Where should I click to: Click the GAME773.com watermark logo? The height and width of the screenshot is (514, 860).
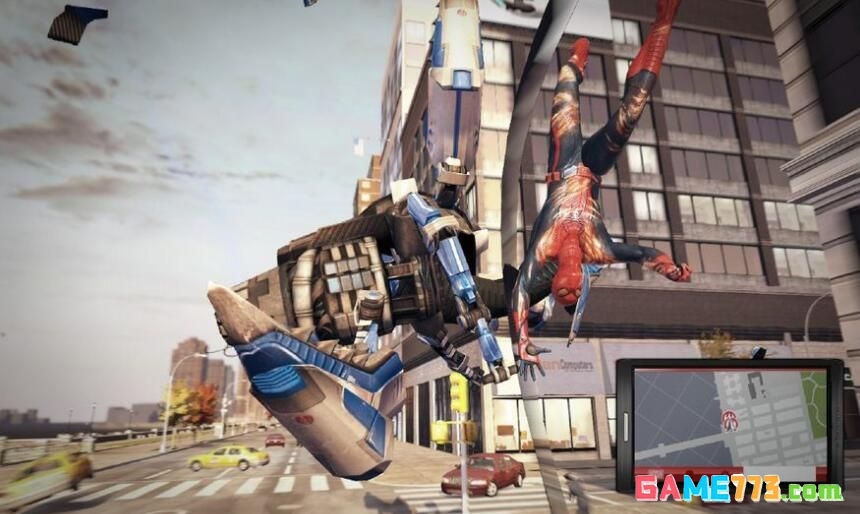coord(738,490)
